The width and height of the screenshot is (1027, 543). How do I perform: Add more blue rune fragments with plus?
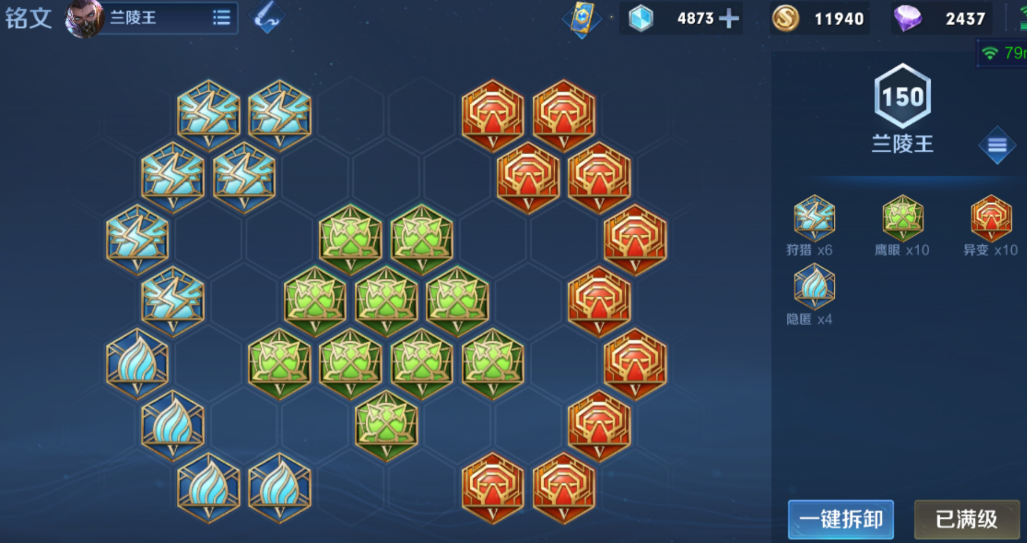click(x=729, y=18)
